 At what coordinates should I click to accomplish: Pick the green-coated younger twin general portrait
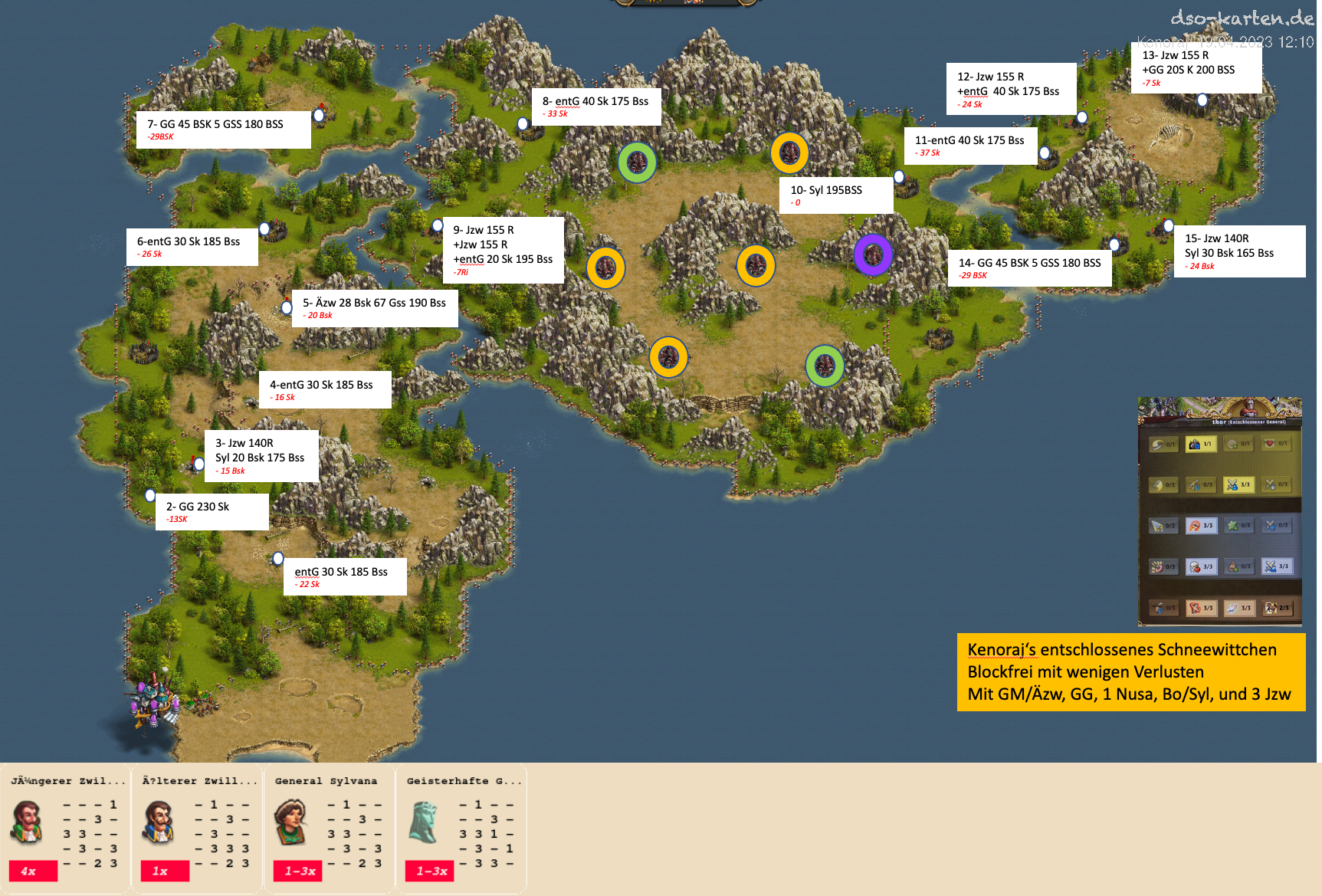point(28,822)
